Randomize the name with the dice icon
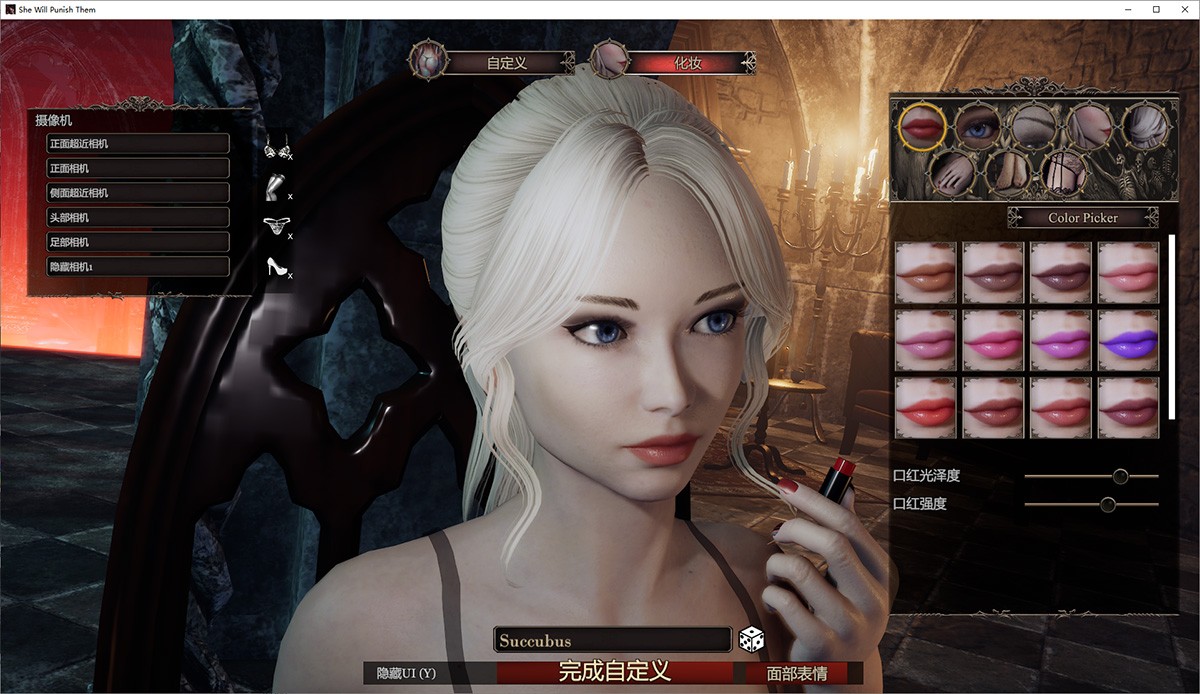The height and width of the screenshot is (694, 1200). coord(750,639)
